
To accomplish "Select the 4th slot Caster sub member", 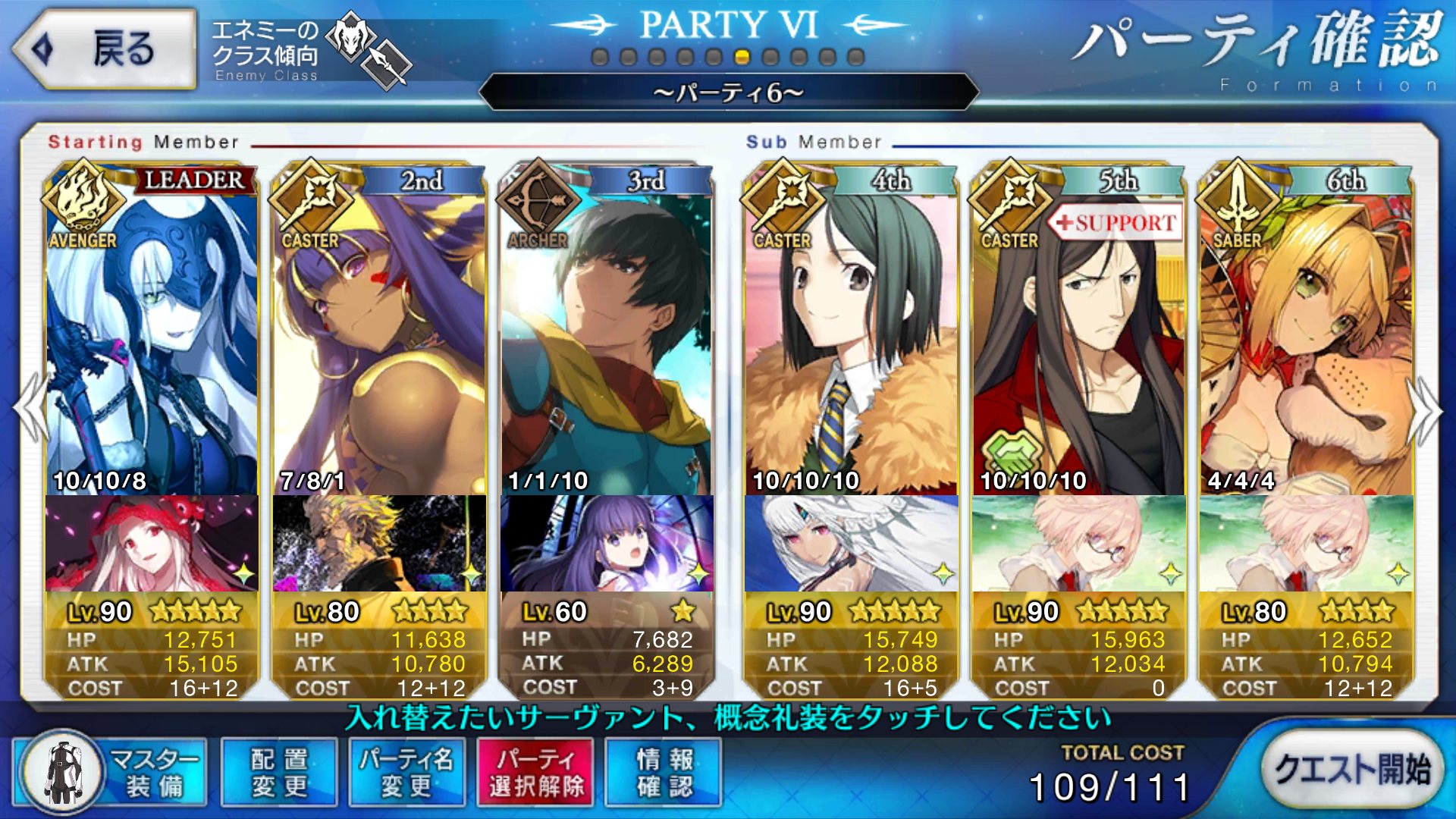I will click(851, 341).
